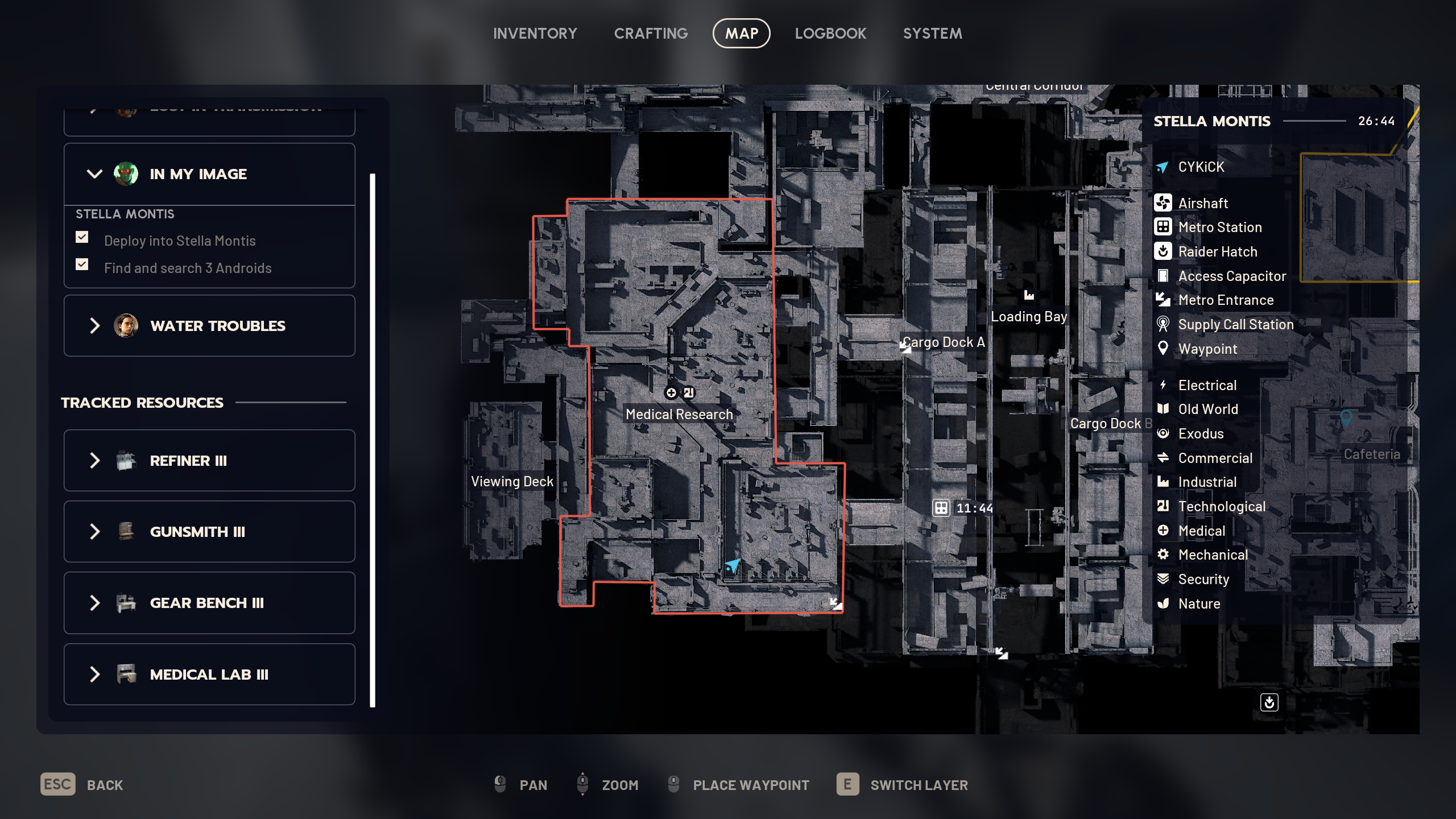Image resolution: width=1456 pixels, height=819 pixels.
Task: Click the Raider Hatch legend icon
Action: tap(1164, 251)
